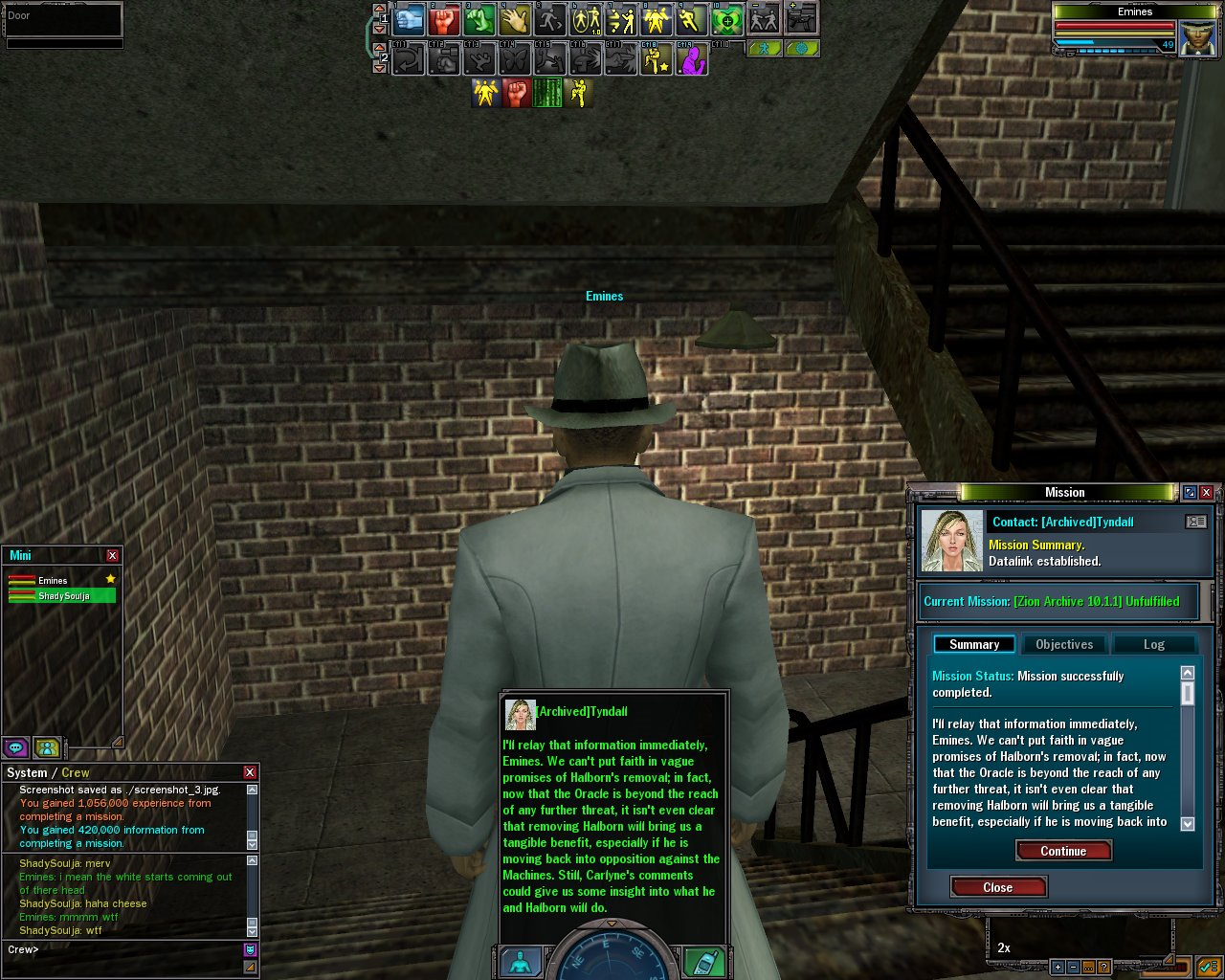Open the speech bubble chat button

(15, 747)
